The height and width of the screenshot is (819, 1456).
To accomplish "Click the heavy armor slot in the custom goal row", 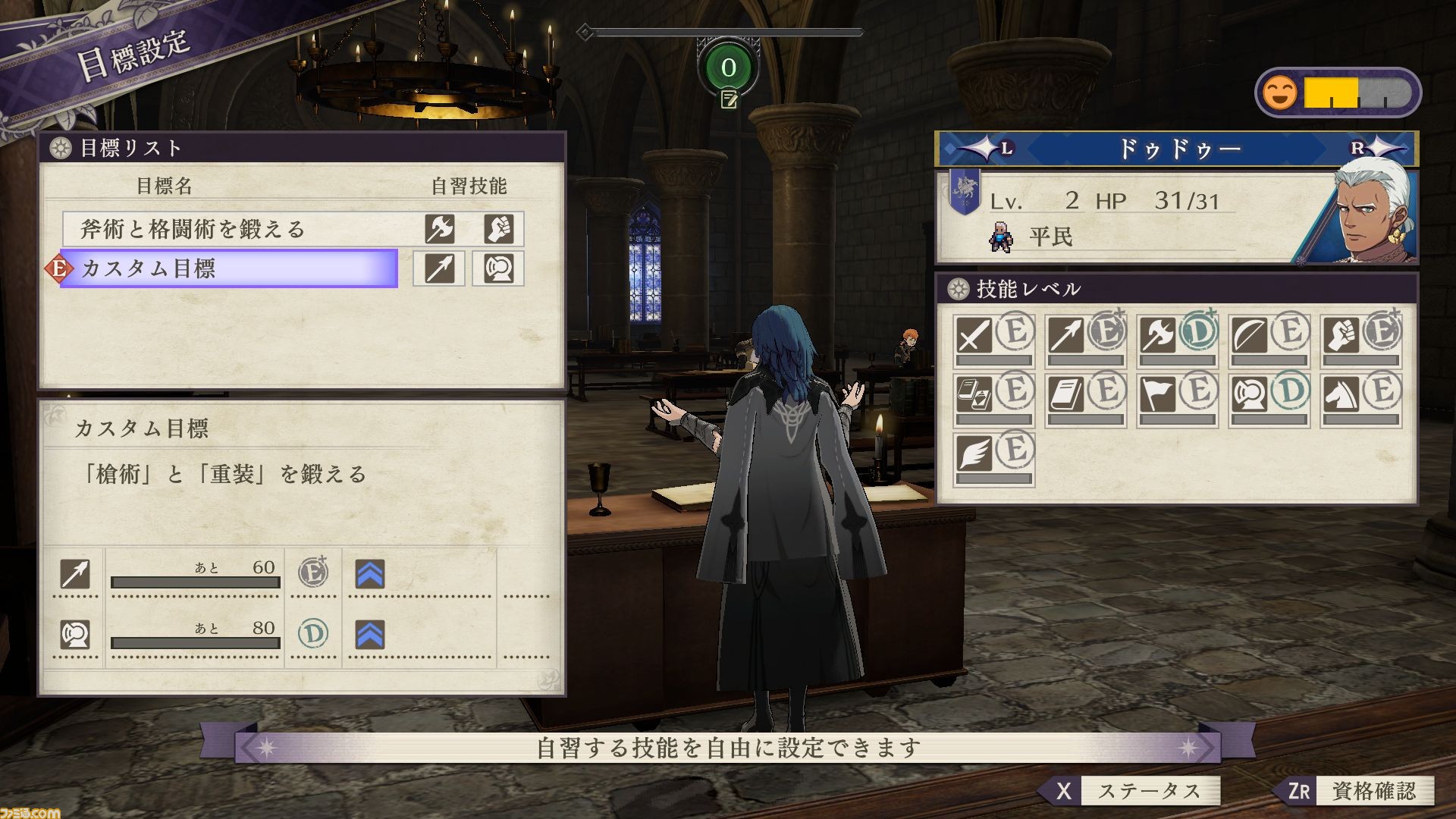I will pyautogui.click(x=498, y=268).
